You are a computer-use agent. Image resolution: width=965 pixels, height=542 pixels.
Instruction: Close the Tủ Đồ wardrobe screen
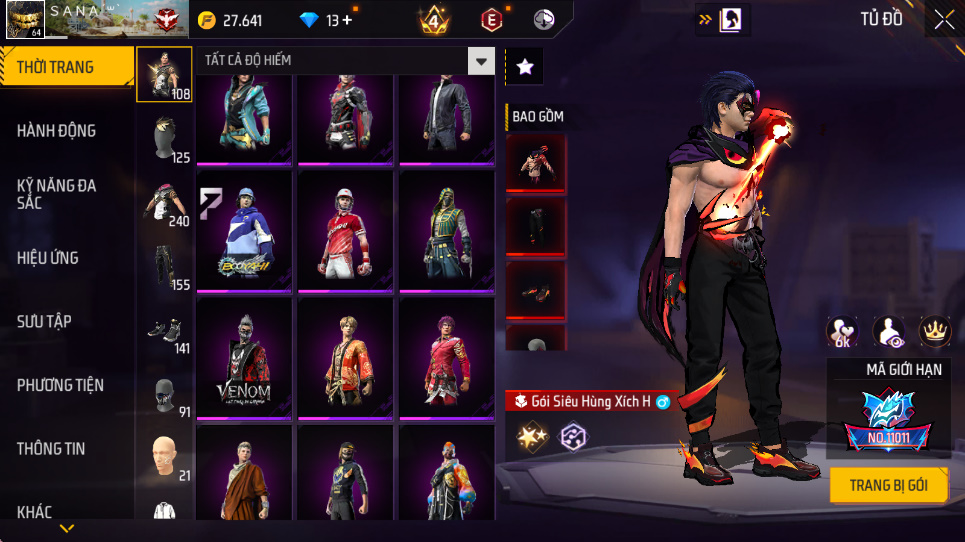point(944,19)
